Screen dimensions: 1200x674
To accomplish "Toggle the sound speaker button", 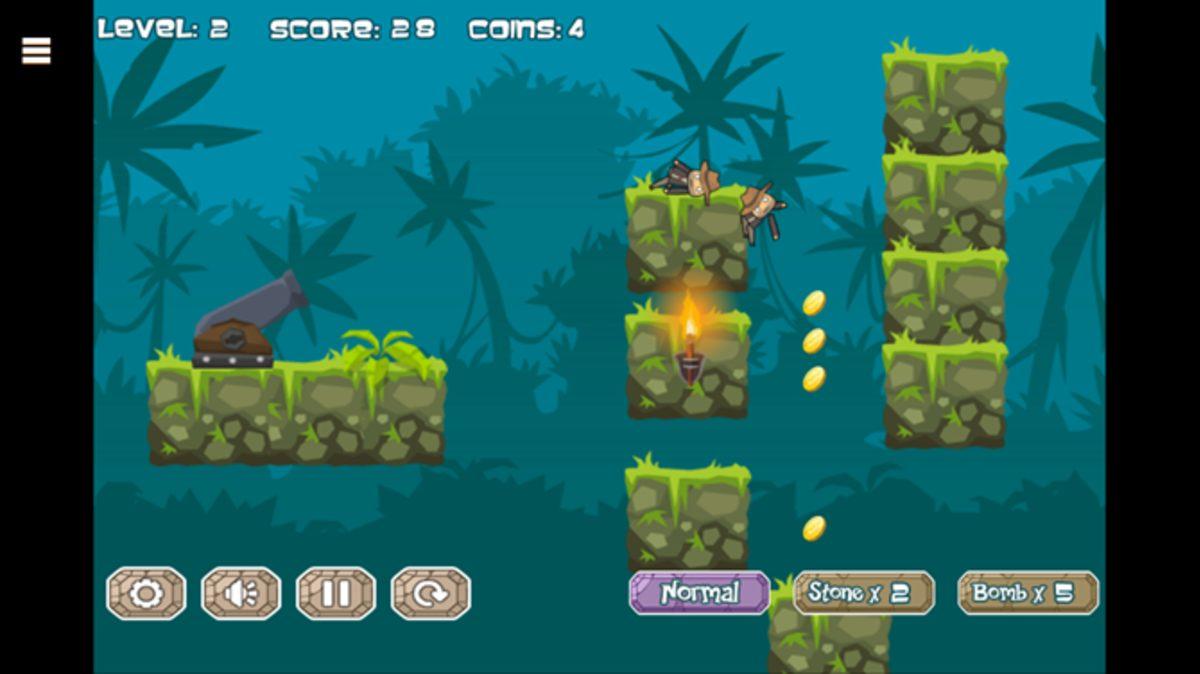I will [x=241, y=593].
